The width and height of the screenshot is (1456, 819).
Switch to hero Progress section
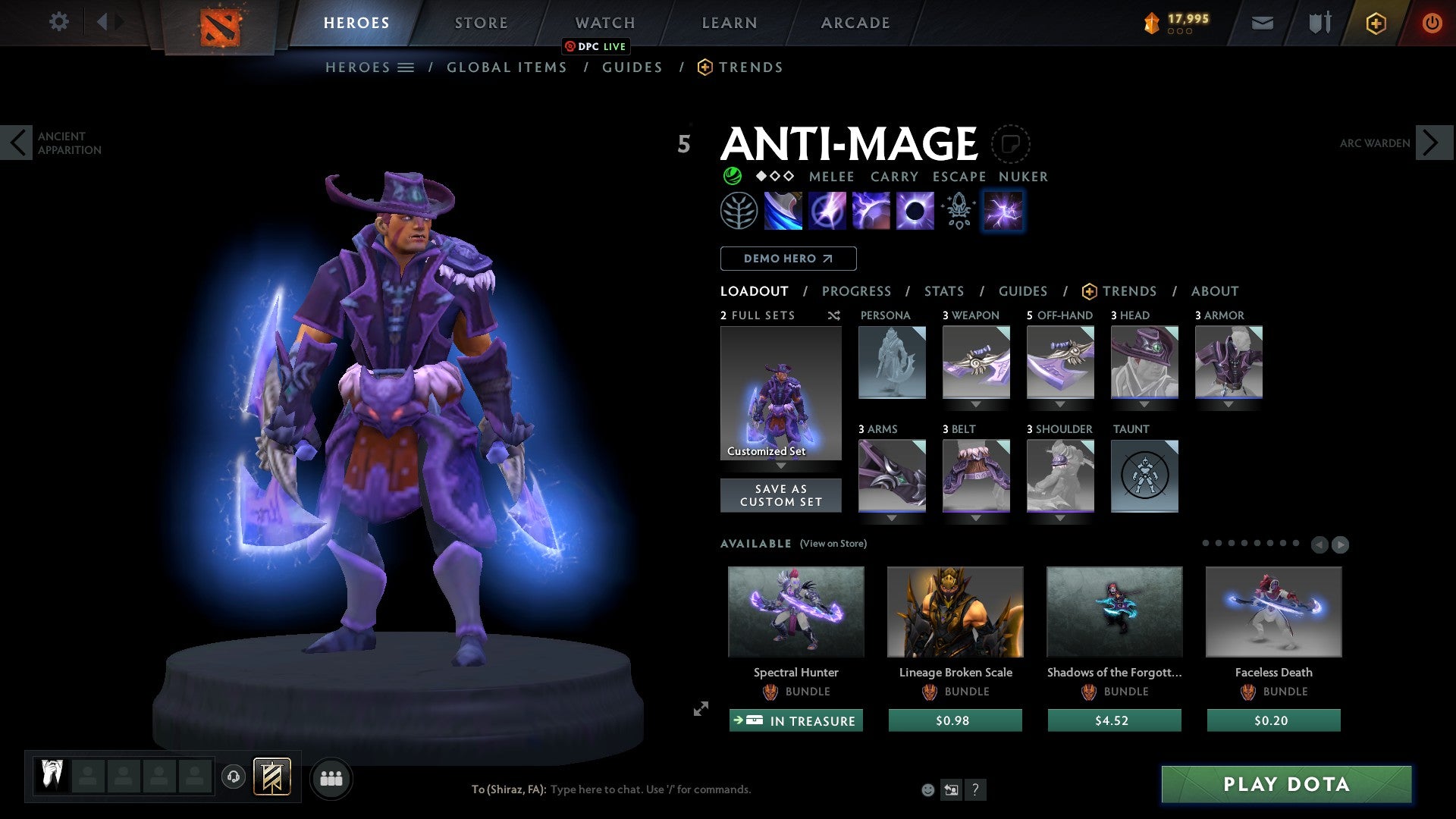[x=856, y=291]
